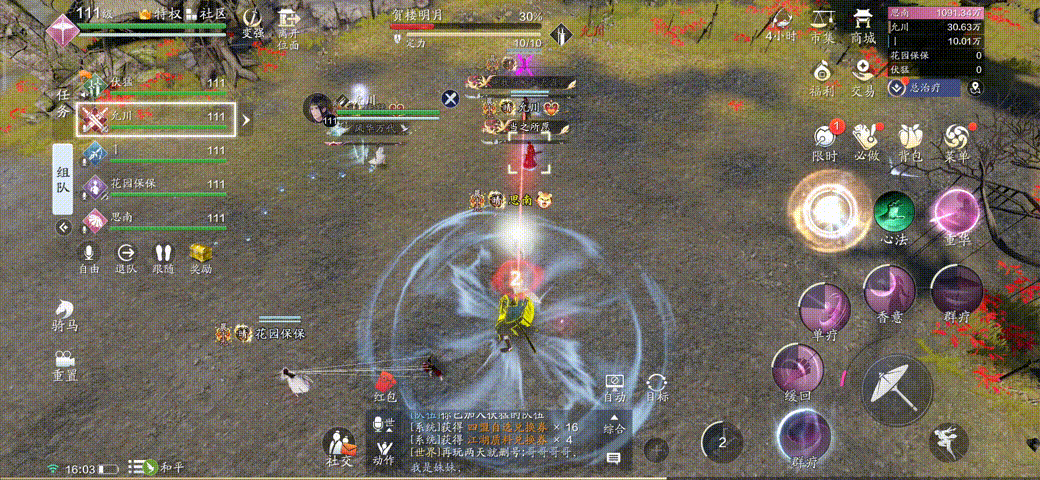Open the 市集 market
Image resolution: width=1040 pixels, height=480 pixels.
tap(822, 23)
